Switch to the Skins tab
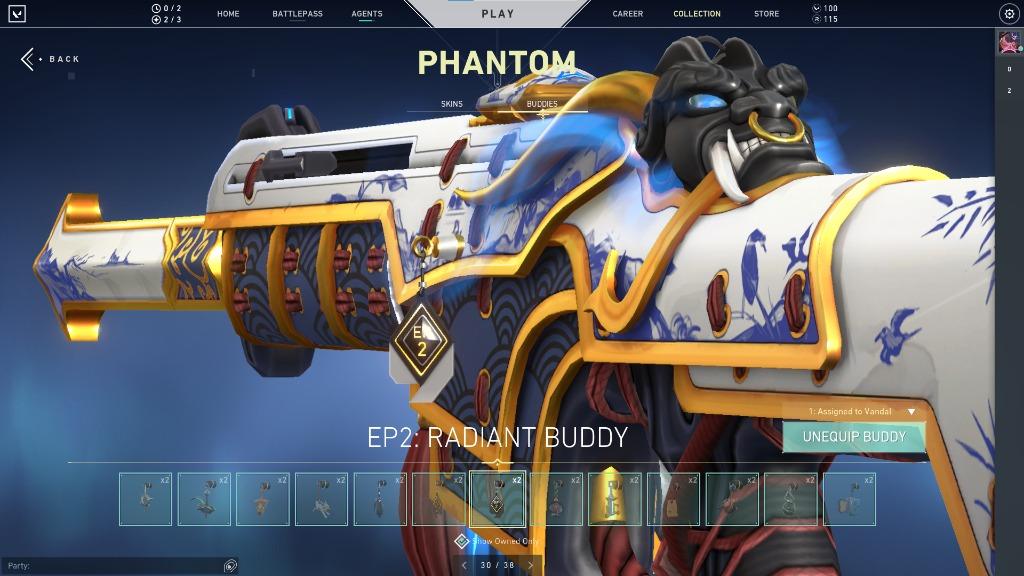This screenshot has height=576, width=1024. (x=452, y=104)
